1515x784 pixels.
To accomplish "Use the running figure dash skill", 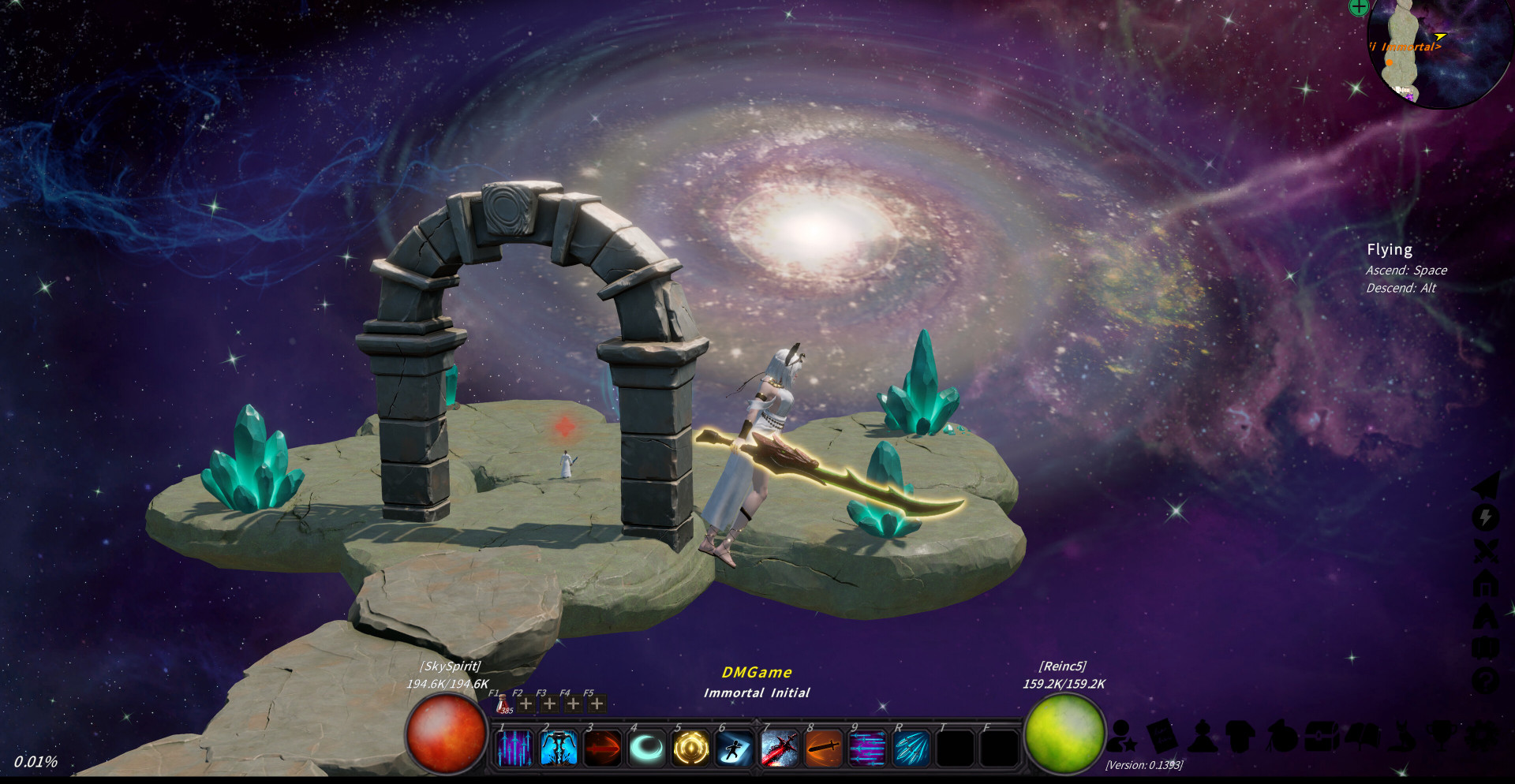I will click(734, 748).
